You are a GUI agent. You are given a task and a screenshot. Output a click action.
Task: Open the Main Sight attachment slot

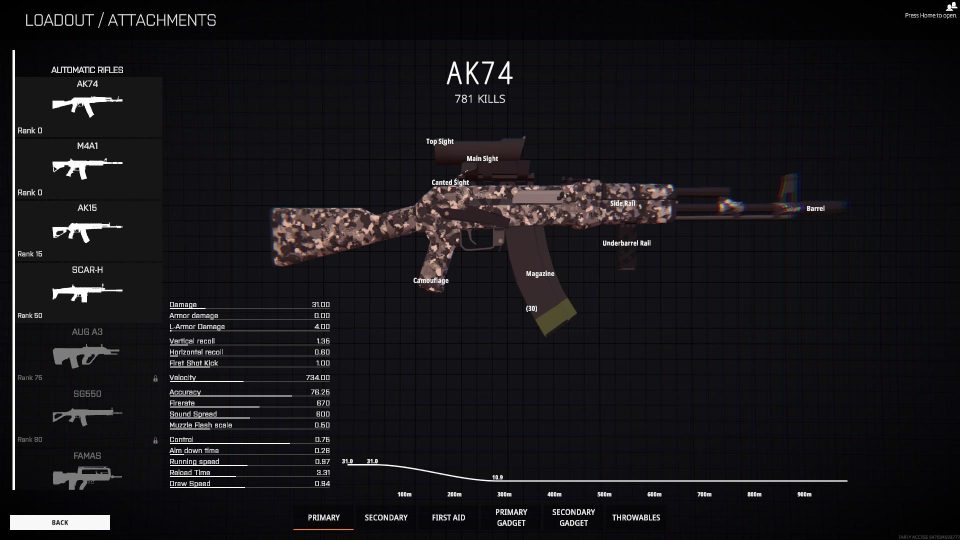click(482, 159)
